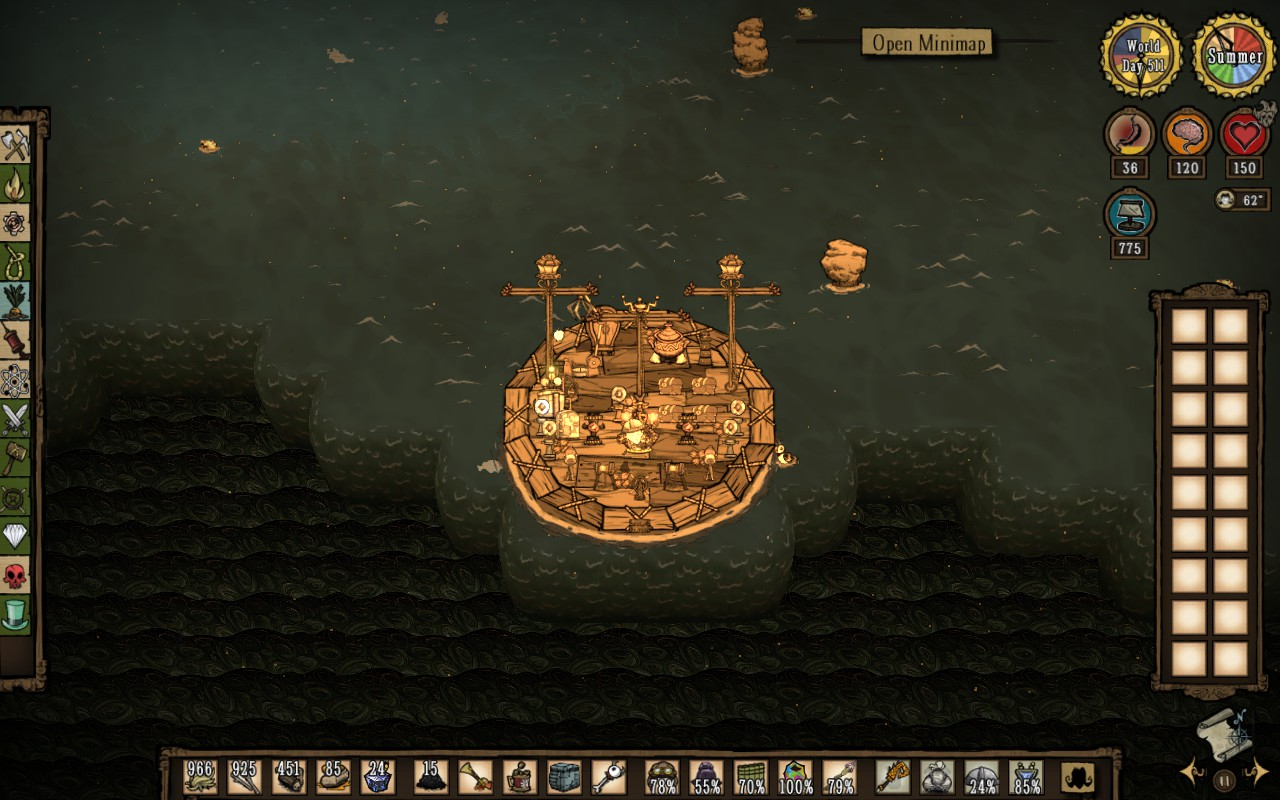Open the map scroll icon

(x=1224, y=735)
